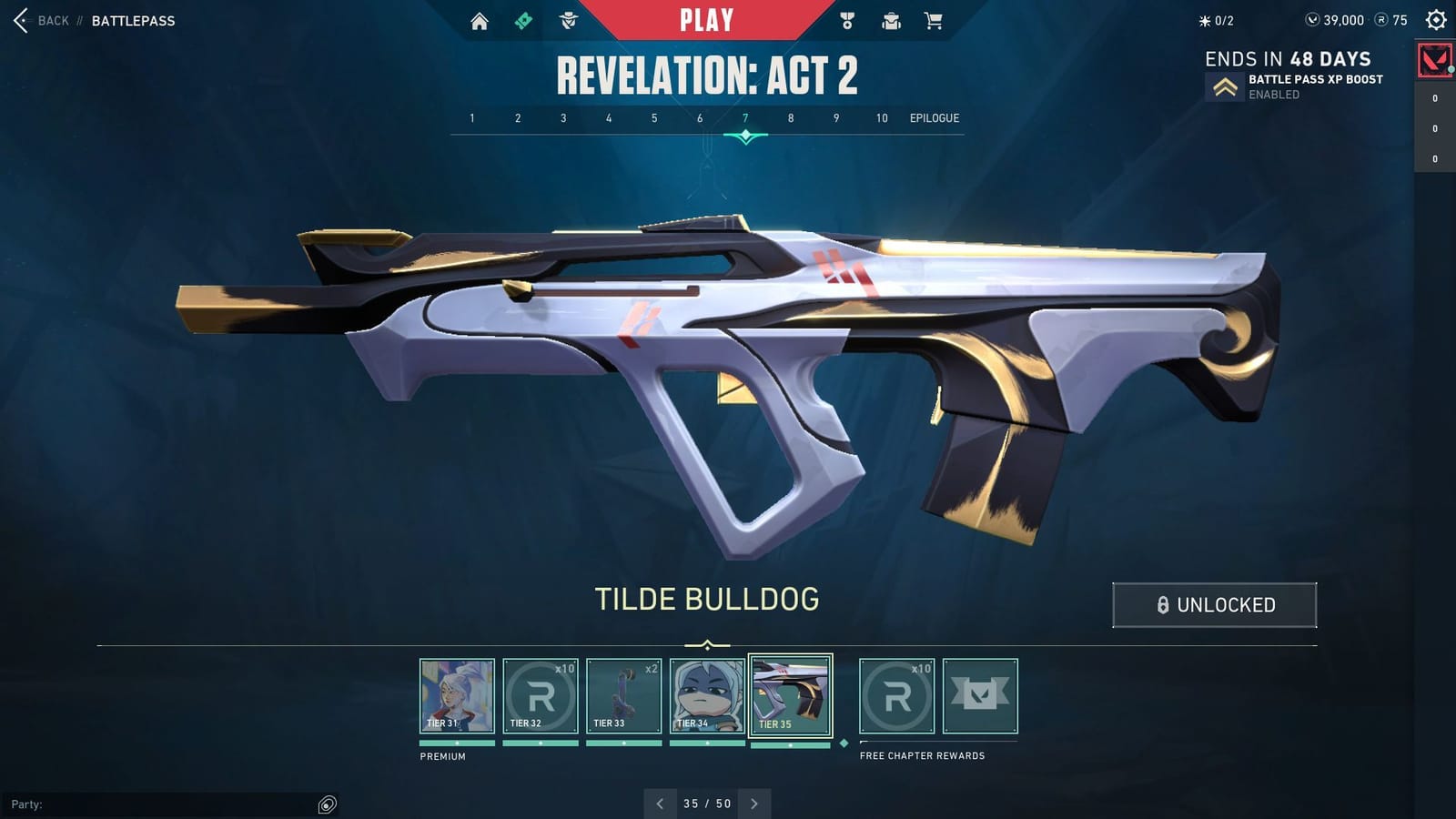Image resolution: width=1456 pixels, height=819 pixels.
Task: Switch to chapter 7 tab
Action: (744, 117)
